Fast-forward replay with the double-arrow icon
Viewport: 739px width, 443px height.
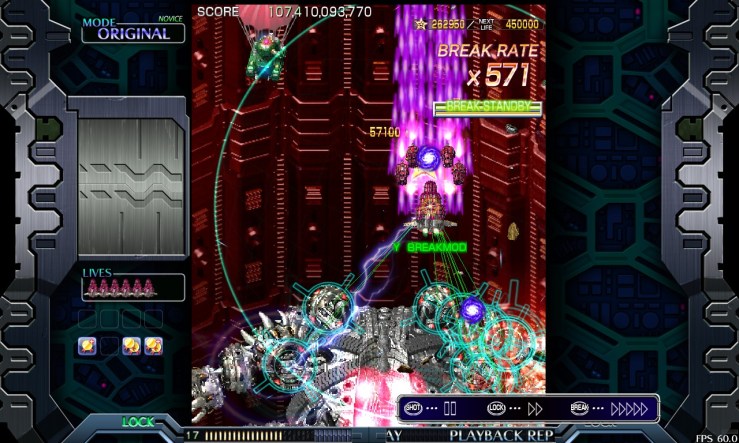click(535, 408)
